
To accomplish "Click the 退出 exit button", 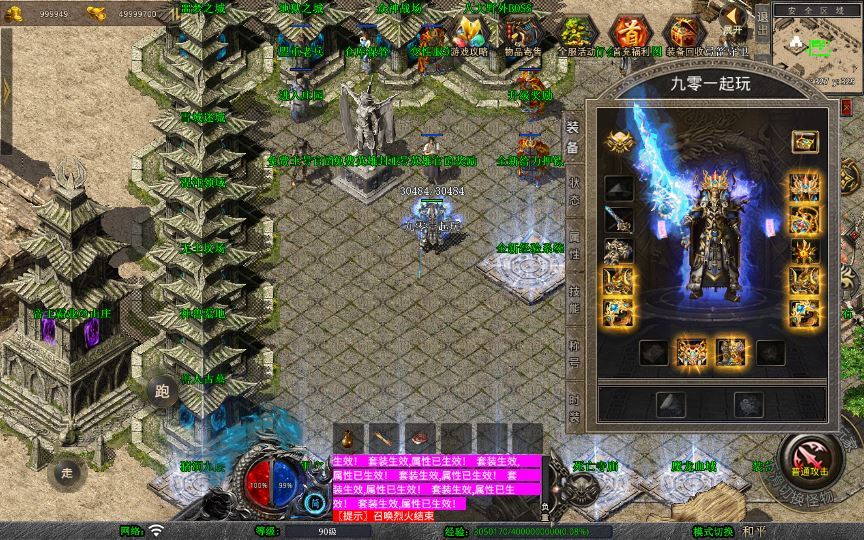I will coord(762,27).
